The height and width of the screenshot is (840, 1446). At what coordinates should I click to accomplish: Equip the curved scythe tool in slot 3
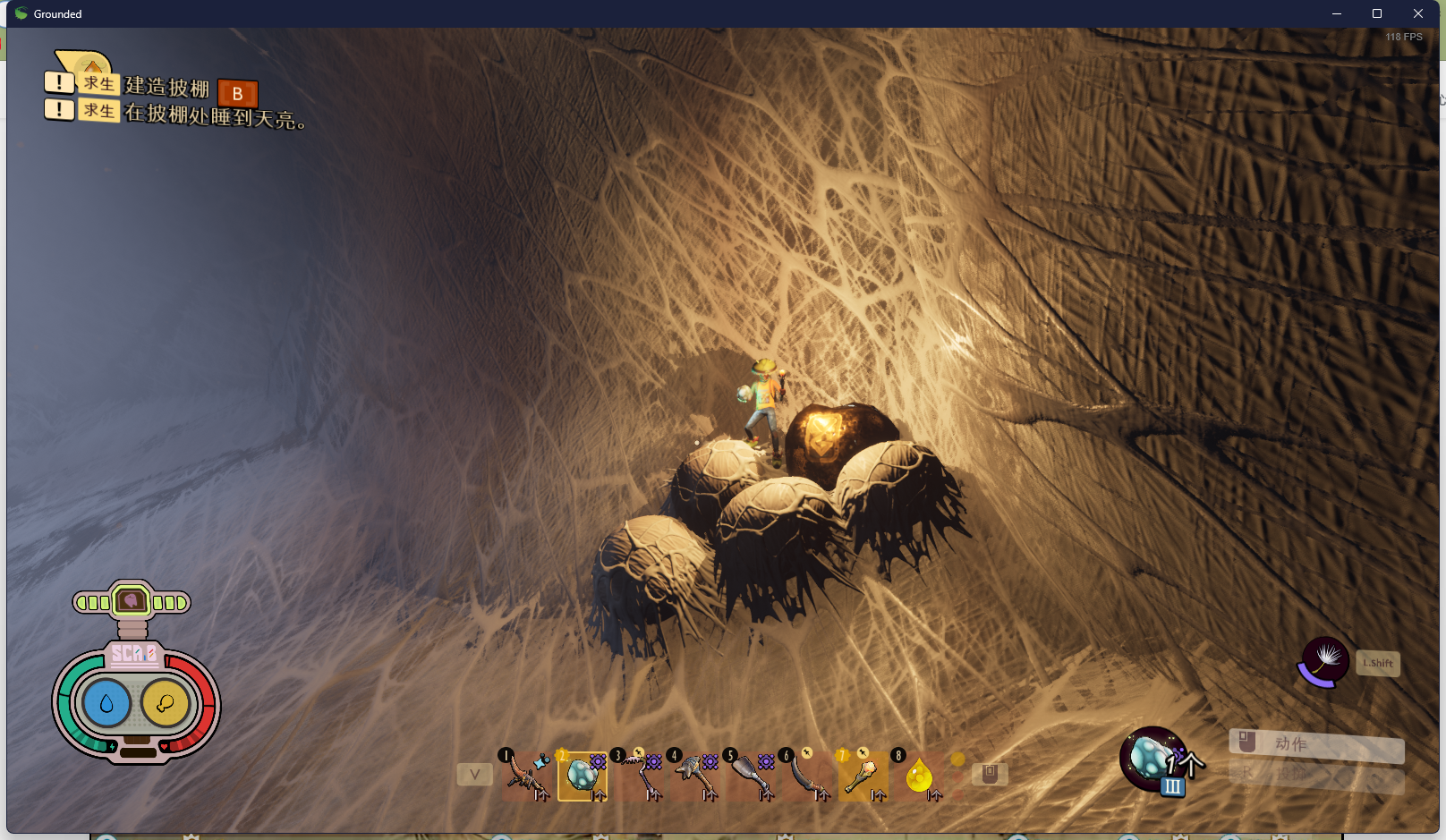click(639, 775)
